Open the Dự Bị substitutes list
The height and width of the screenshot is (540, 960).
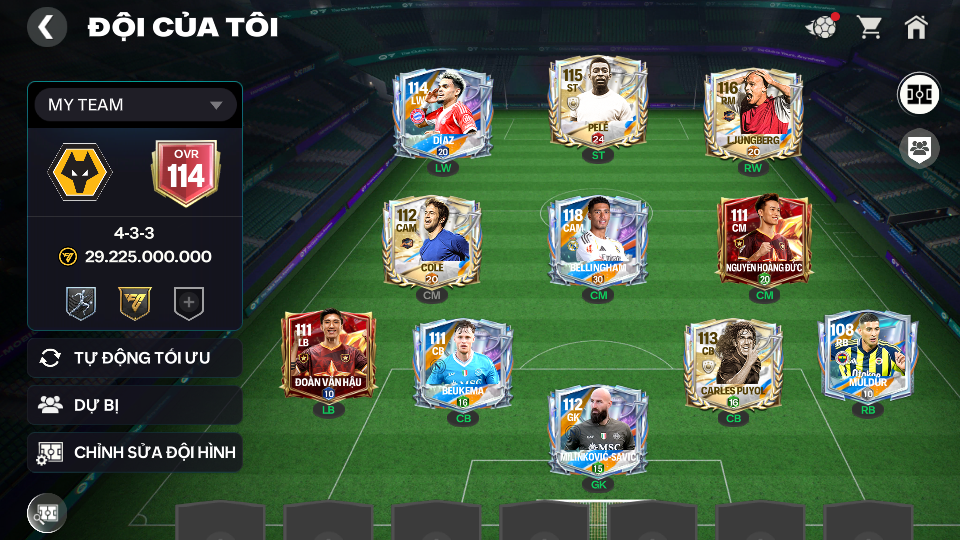(135, 405)
